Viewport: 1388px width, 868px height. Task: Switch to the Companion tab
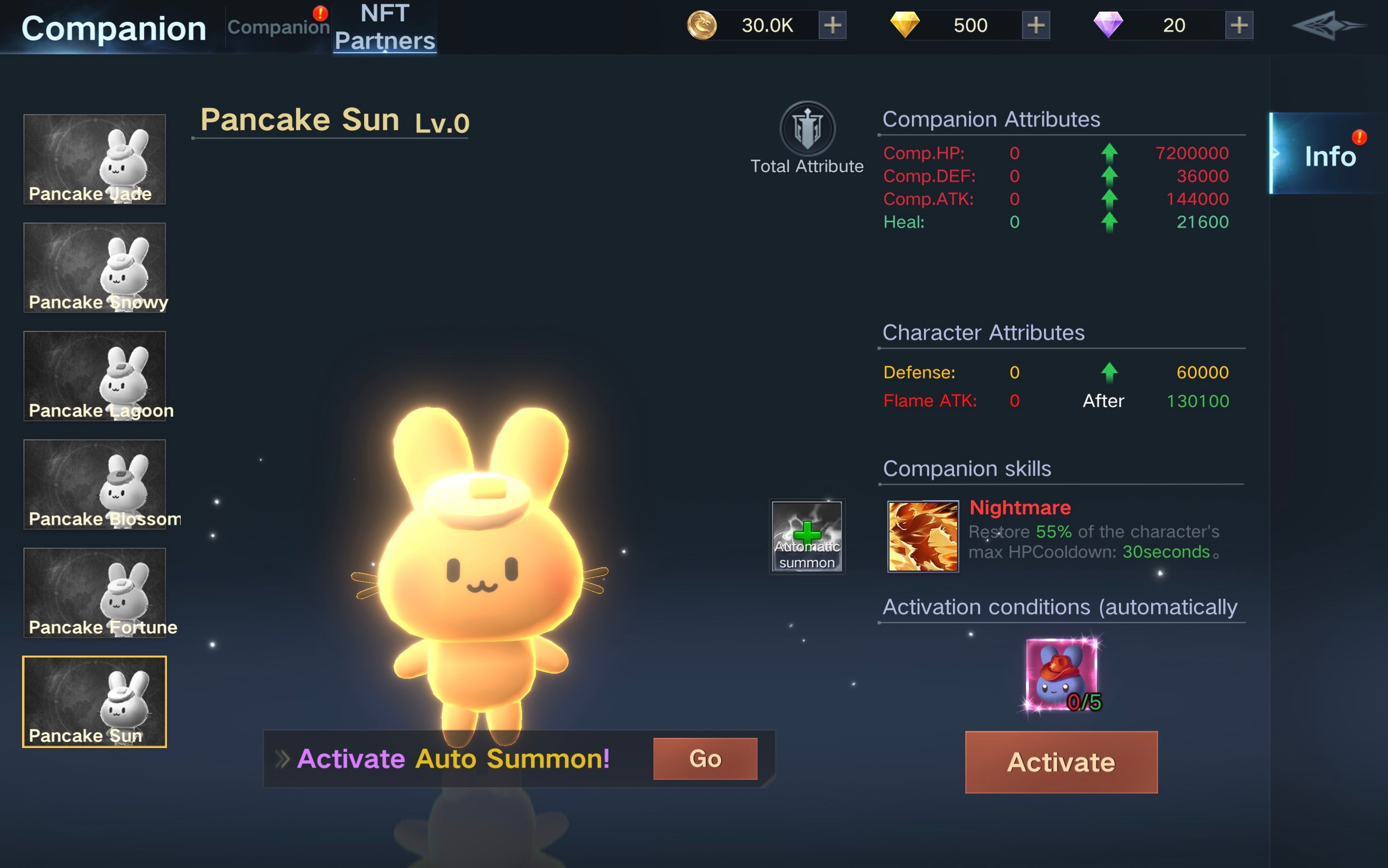(278, 27)
